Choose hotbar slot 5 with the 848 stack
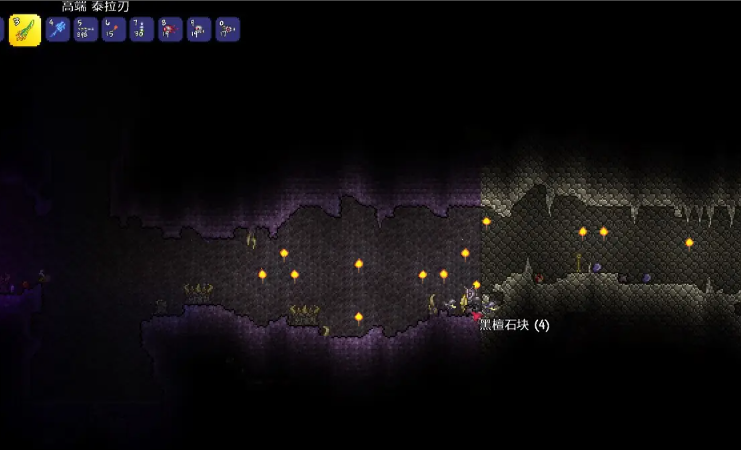 click(x=86, y=30)
